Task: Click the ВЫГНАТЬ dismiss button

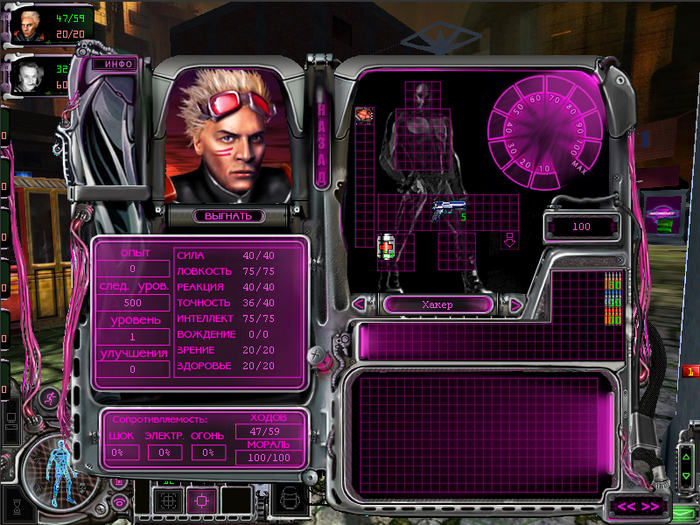Action: pyautogui.click(x=229, y=215)
